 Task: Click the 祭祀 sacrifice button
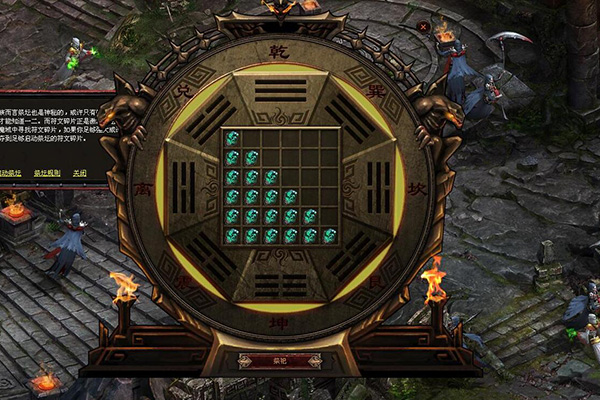280,361
